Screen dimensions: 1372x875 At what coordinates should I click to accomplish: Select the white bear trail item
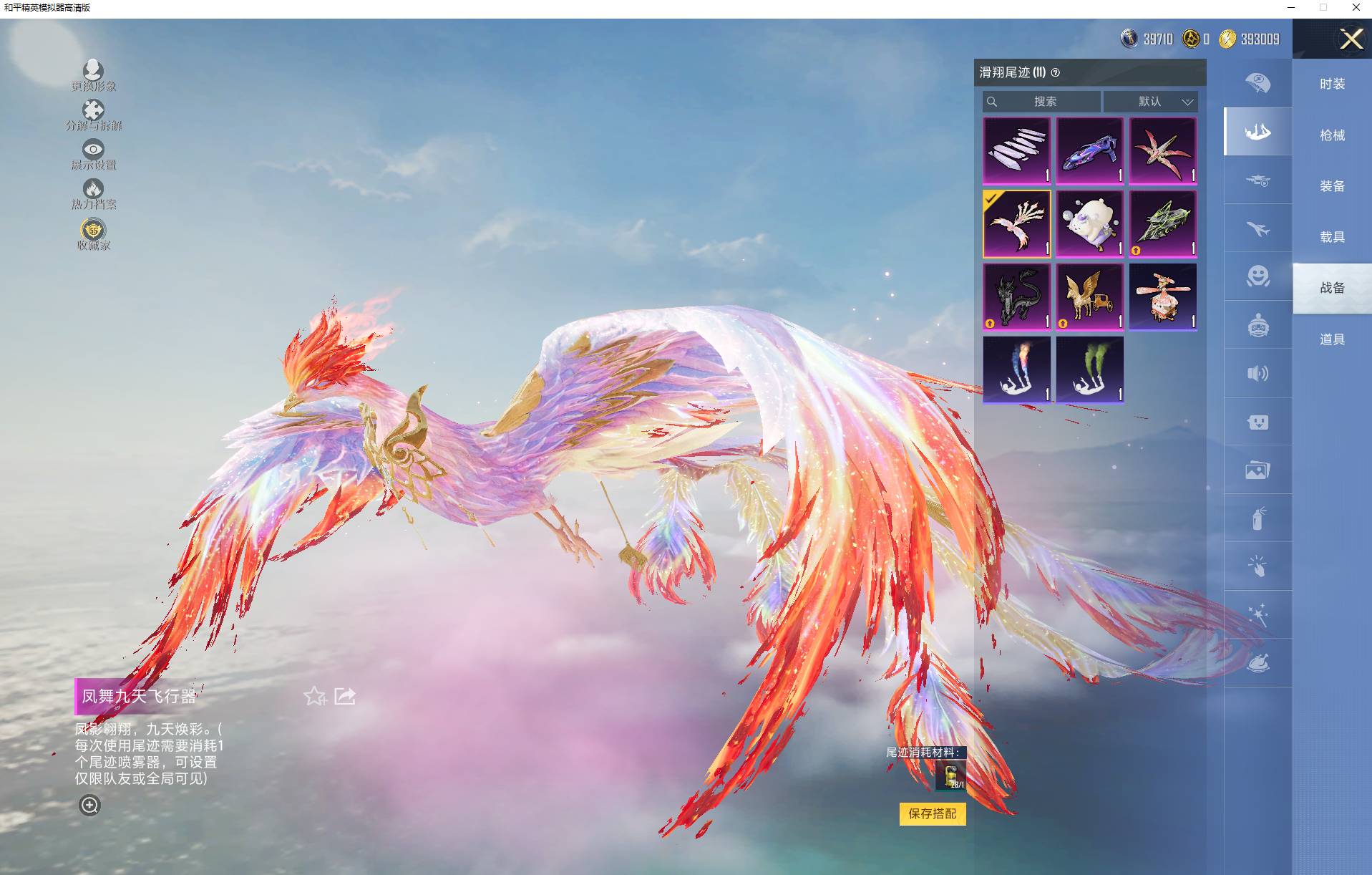1089,223
